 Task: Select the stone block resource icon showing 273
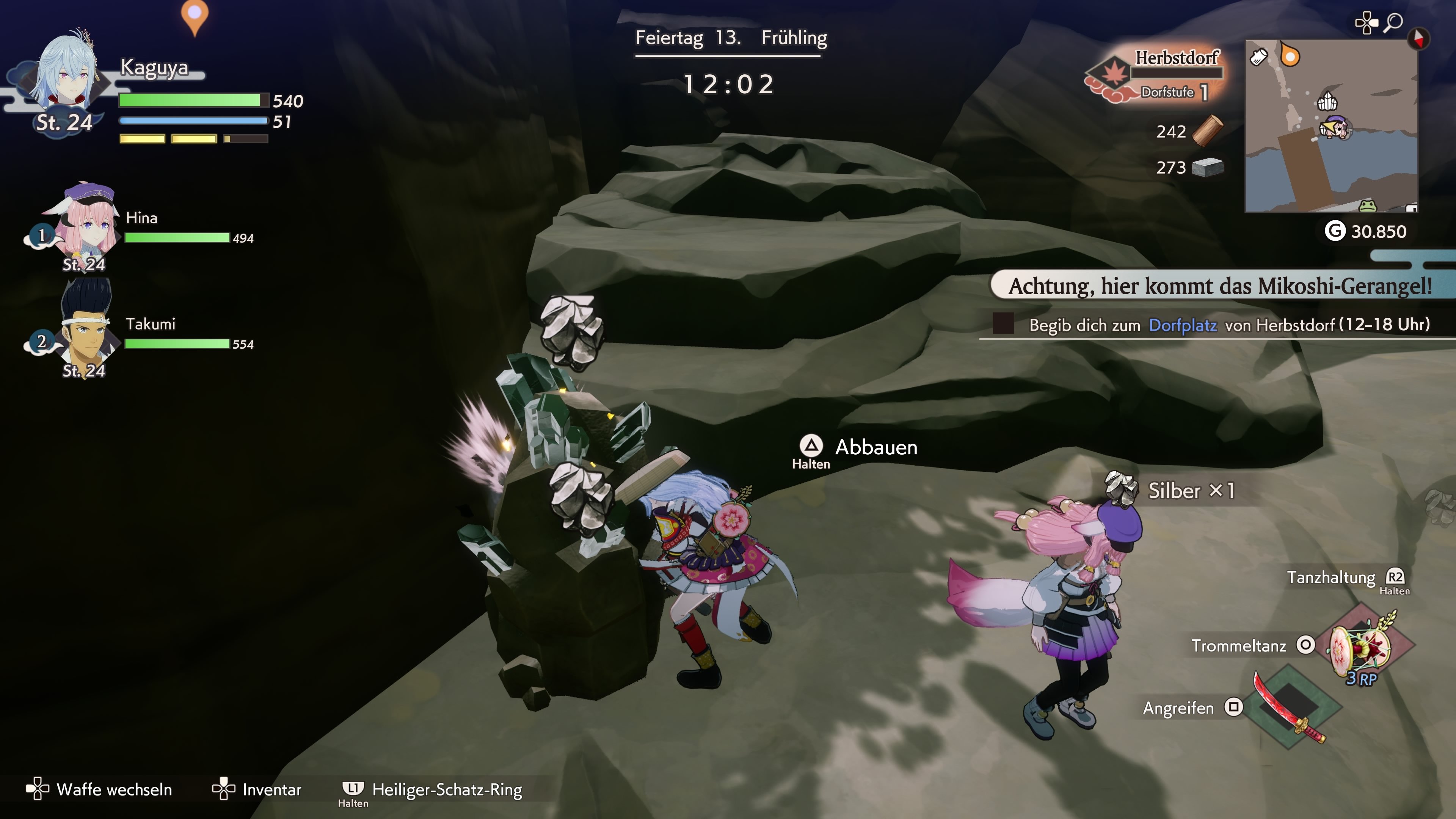pos(1208,167)
